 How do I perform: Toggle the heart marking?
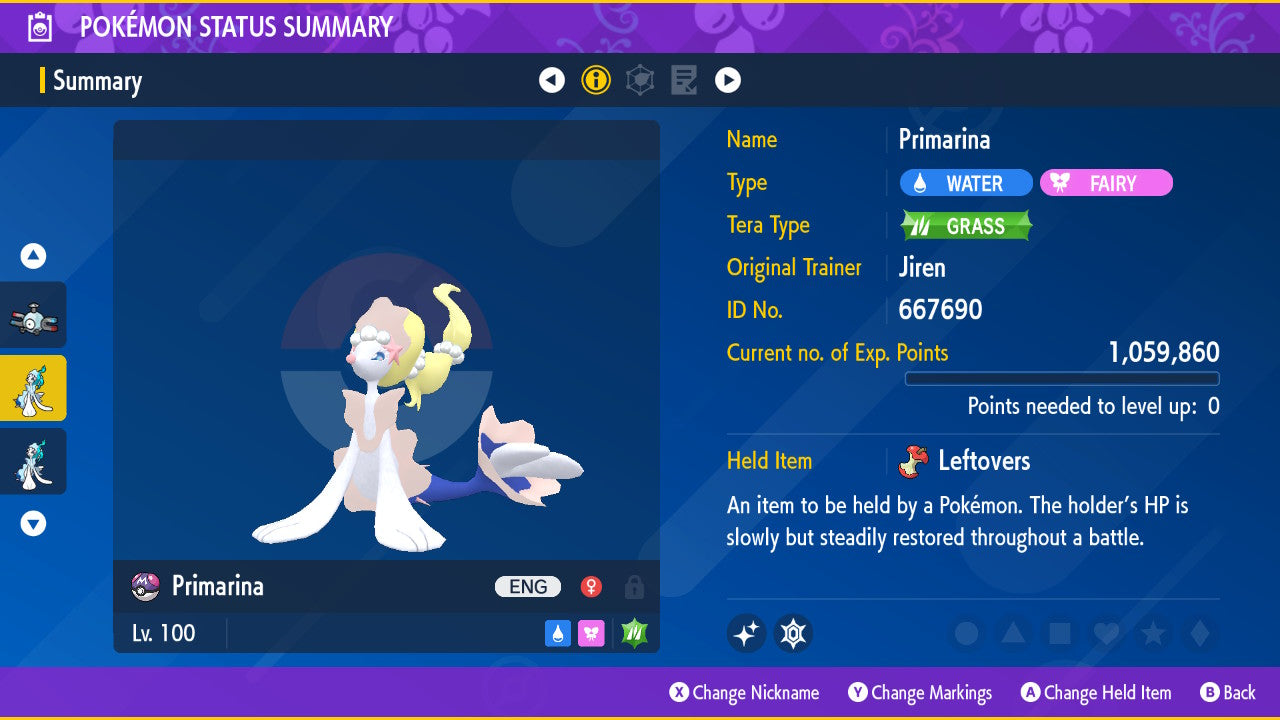(x=1105, y=633)
